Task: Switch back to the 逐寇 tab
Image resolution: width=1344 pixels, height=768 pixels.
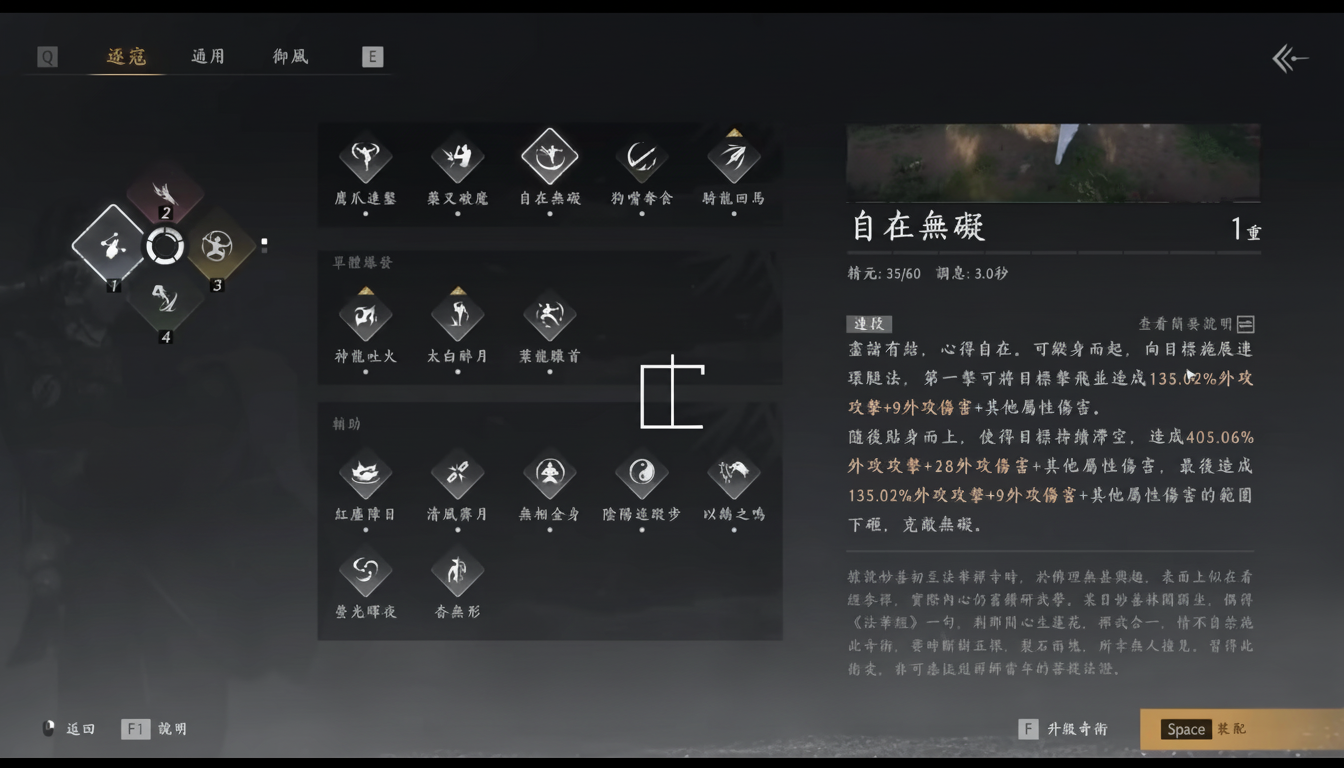Action: [125, 56]
